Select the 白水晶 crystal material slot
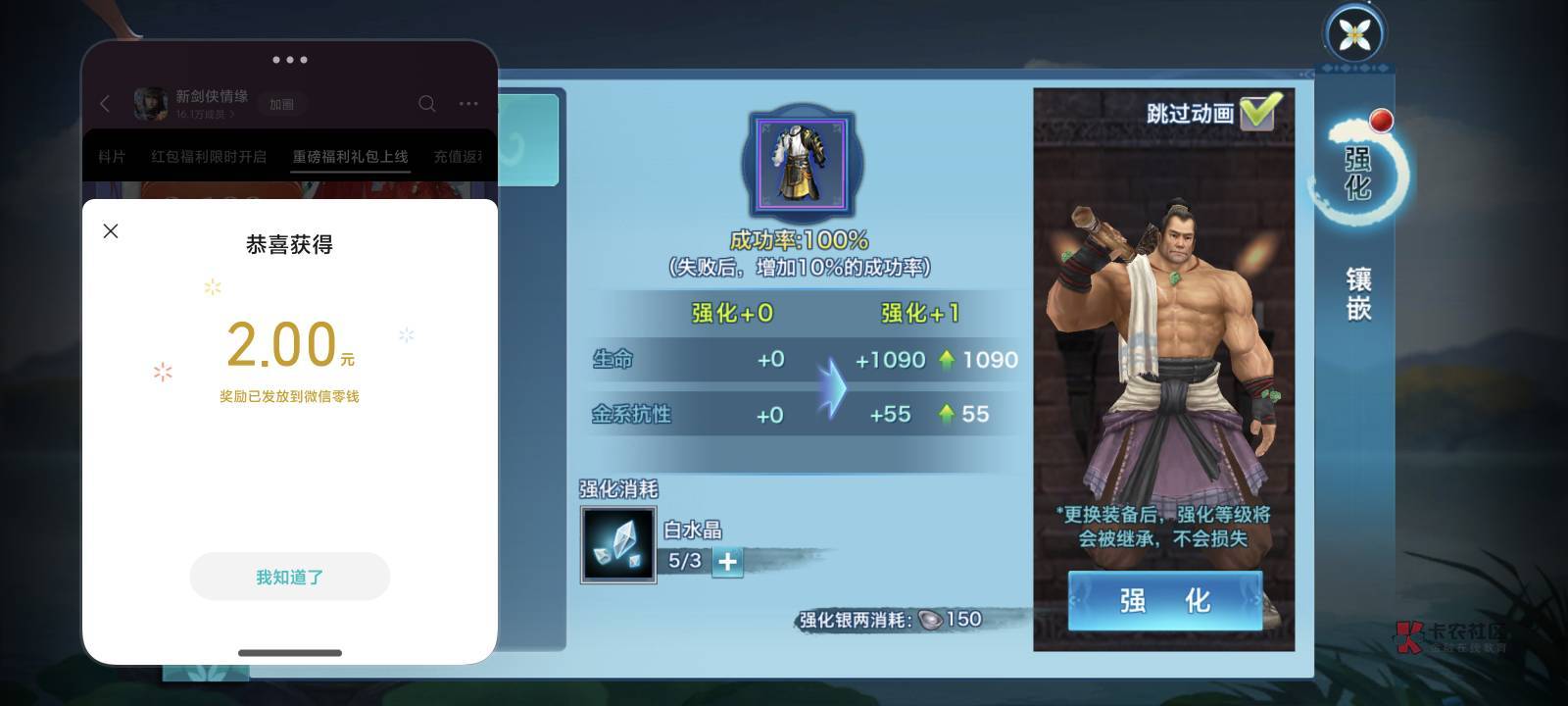The width and height of the screenshot is (1568, 706). coord(617,545)
